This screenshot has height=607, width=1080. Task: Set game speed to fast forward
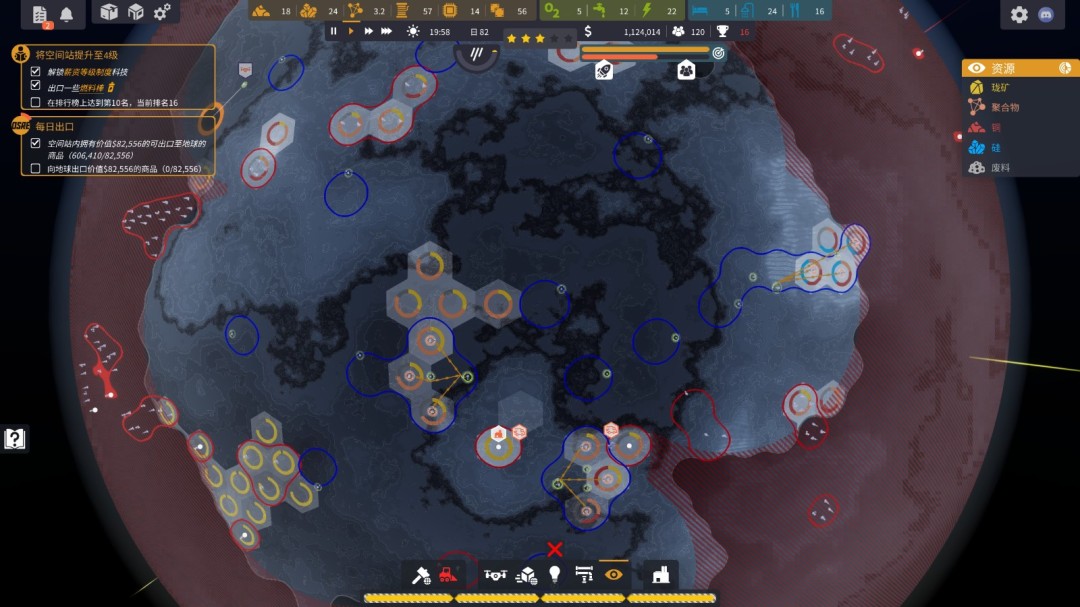368,32
